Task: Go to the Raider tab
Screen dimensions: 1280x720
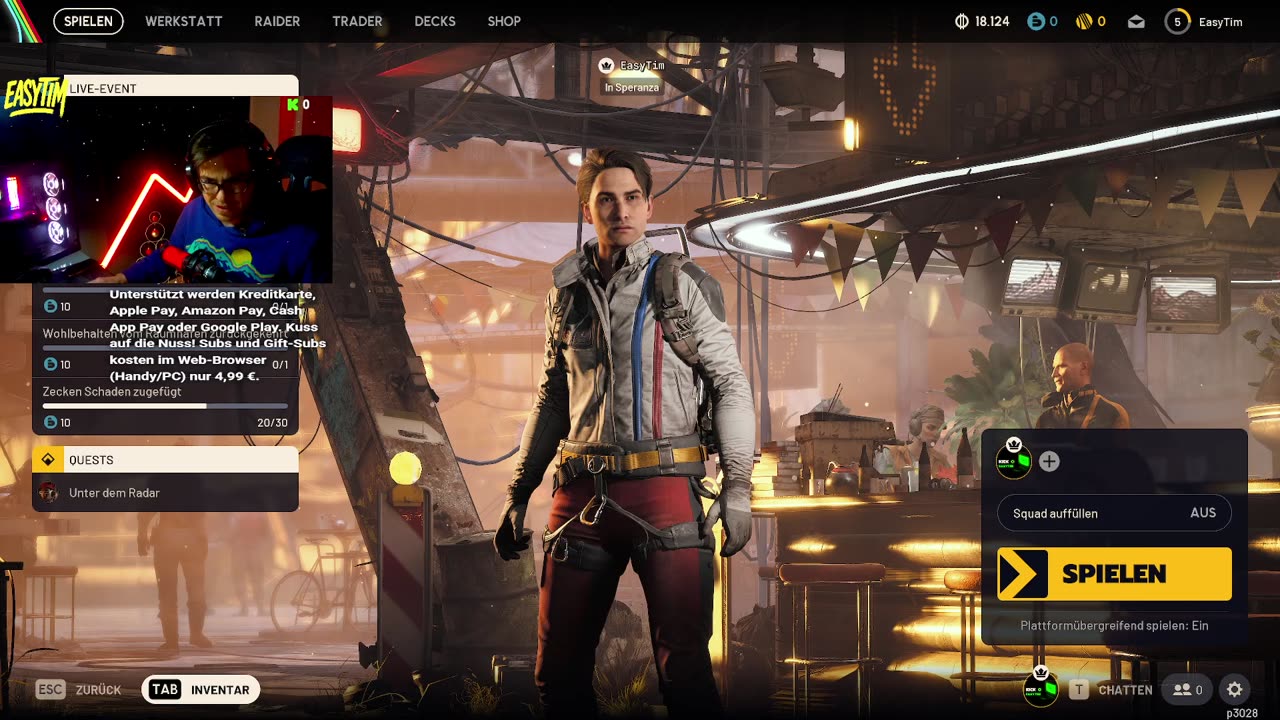Action: pyautogui.click(x=277, y=21)
